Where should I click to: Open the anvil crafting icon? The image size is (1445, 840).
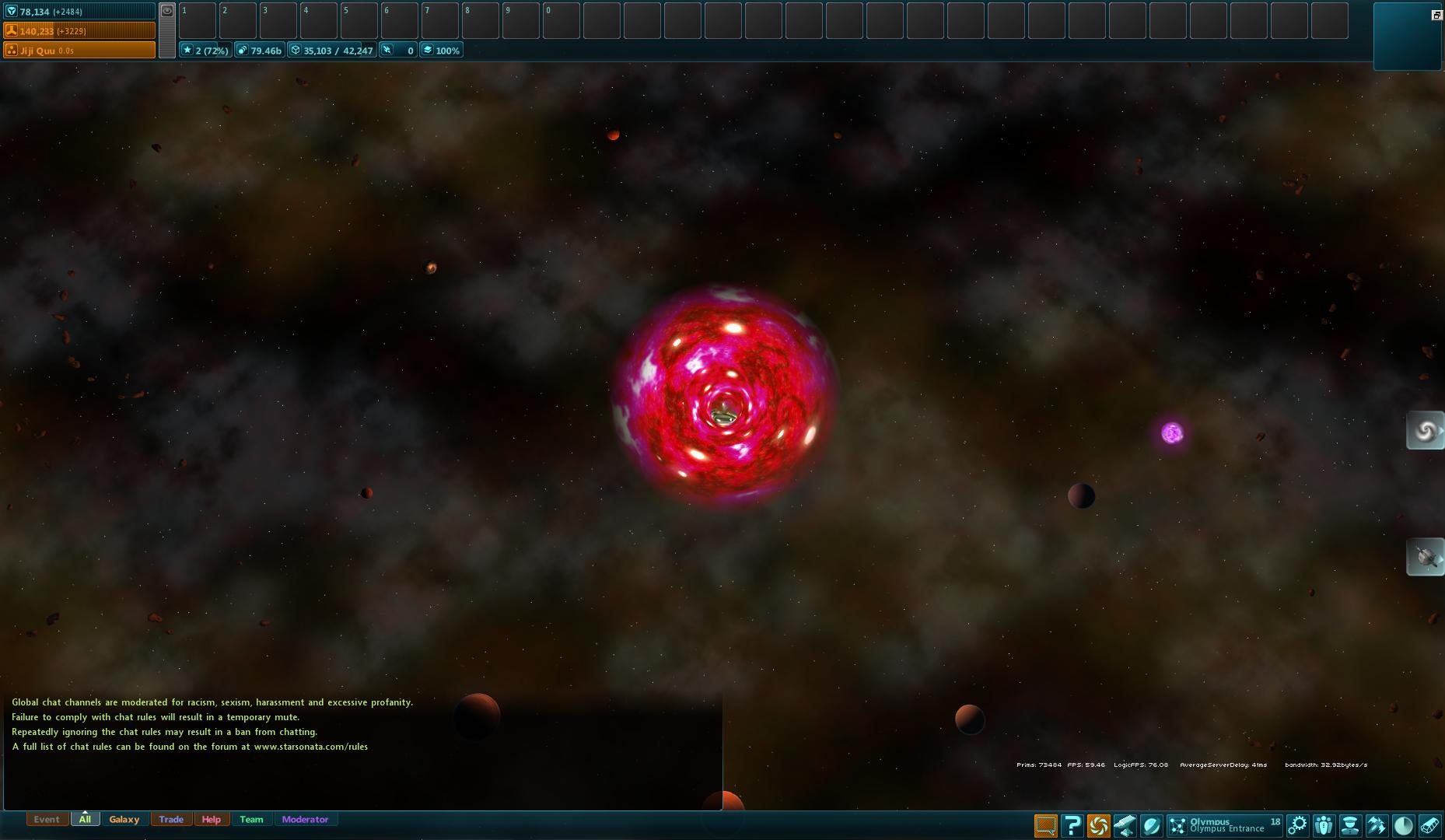point(1126,824)
